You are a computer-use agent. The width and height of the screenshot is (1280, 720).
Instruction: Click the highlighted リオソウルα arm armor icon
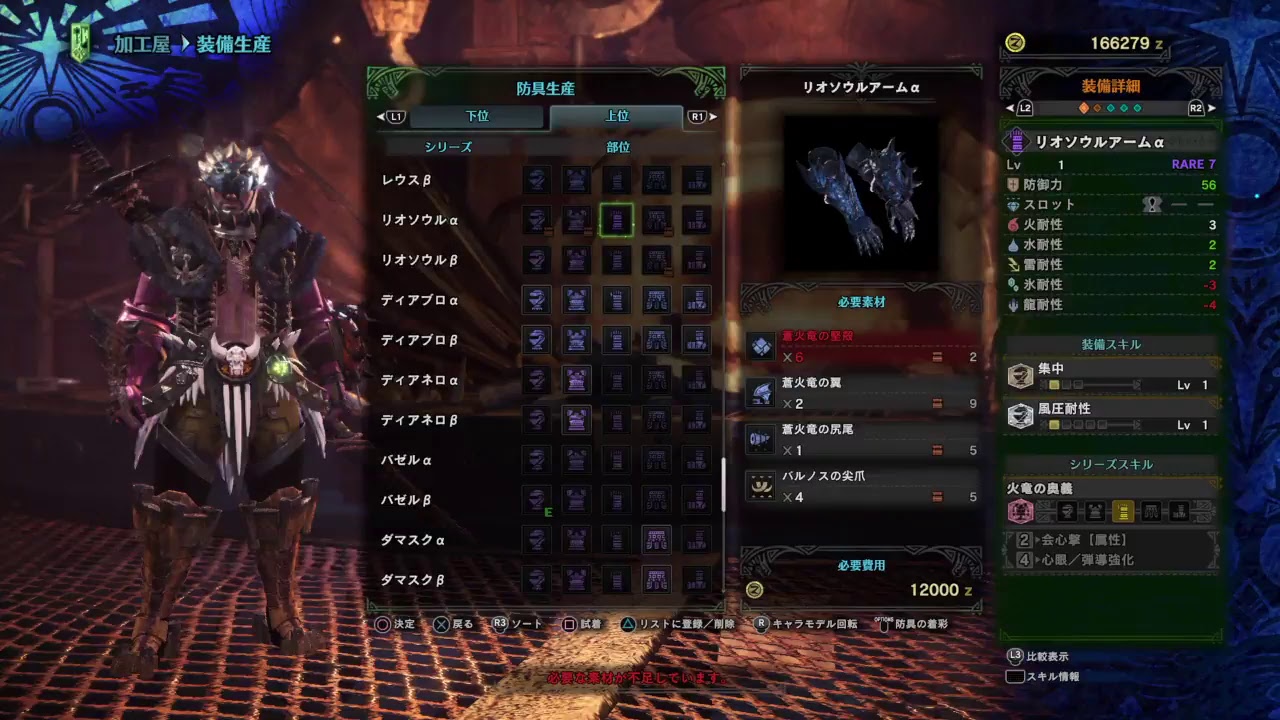point(617,221)
